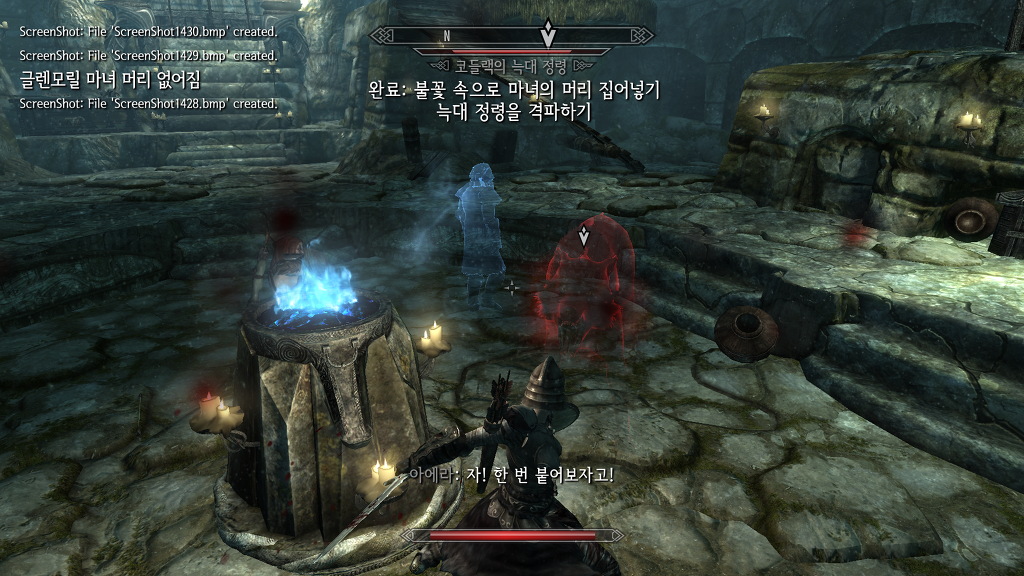Click the quest marker arrow on the compass

(547, 34)
